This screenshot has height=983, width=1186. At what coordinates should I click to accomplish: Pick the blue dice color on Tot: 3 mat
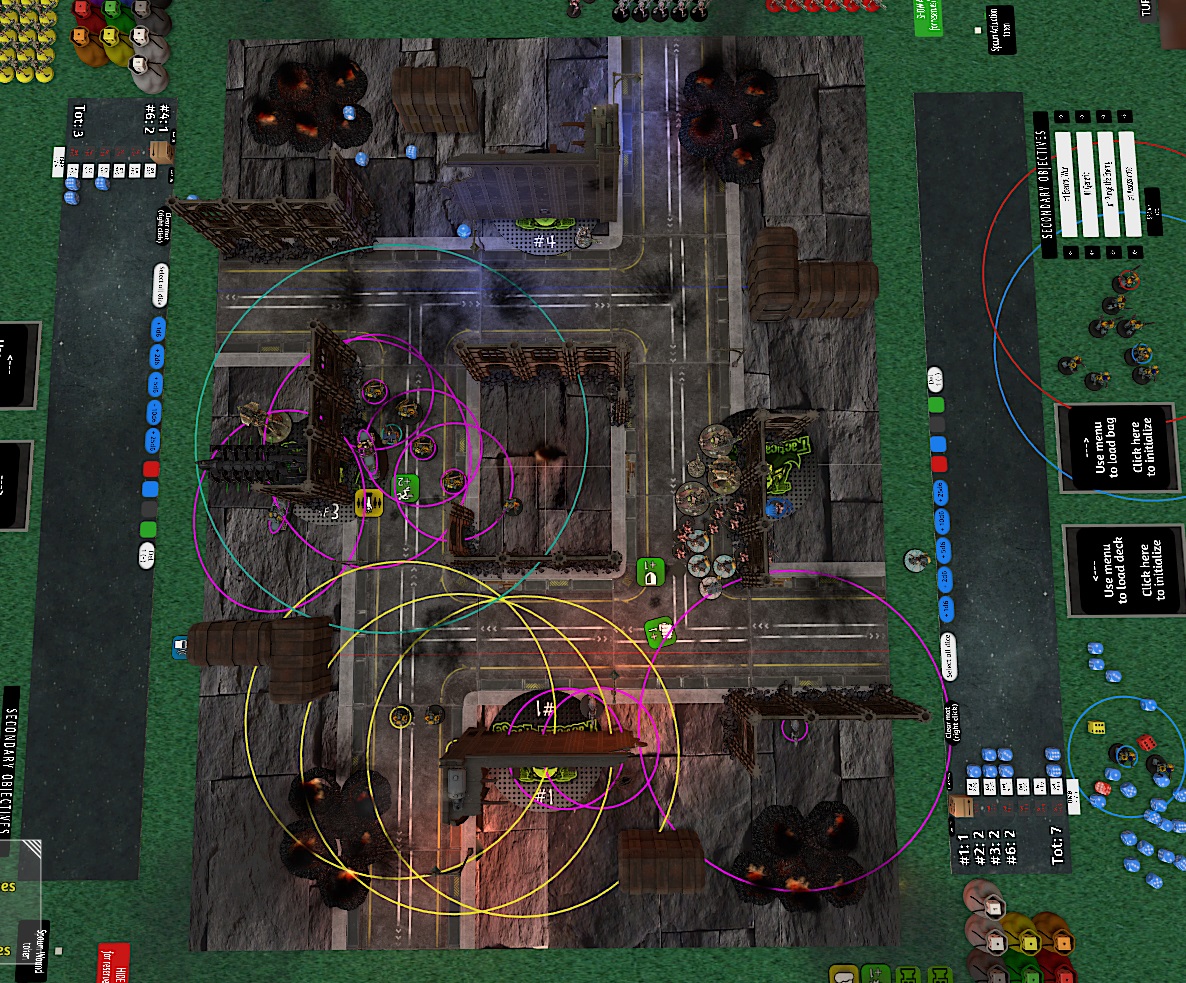(x=151, y=489)
